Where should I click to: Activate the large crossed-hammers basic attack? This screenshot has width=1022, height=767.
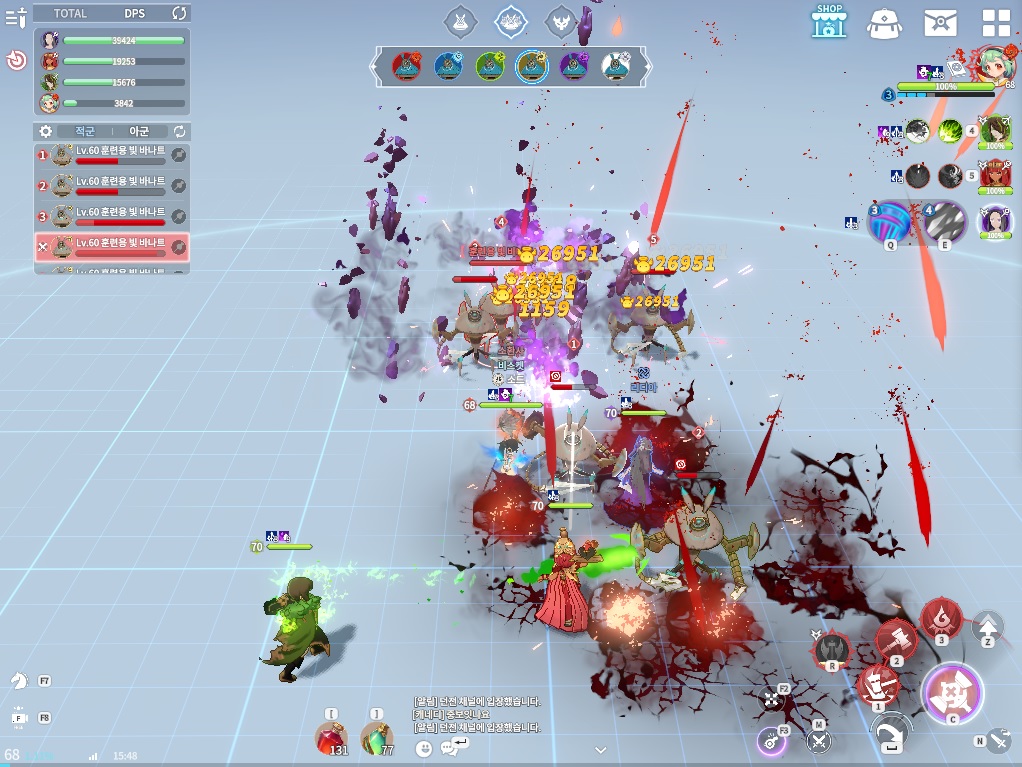pos(952,693)
